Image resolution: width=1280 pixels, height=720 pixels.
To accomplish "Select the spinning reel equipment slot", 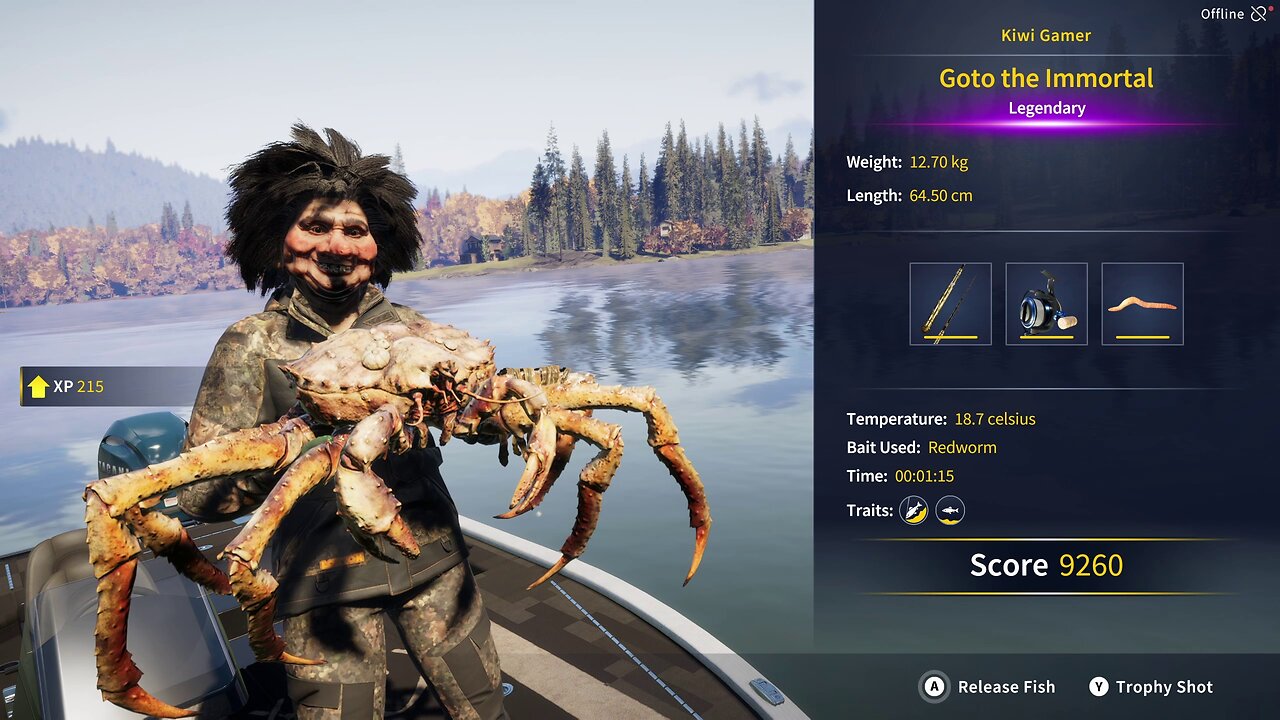I will (1046, 304).
